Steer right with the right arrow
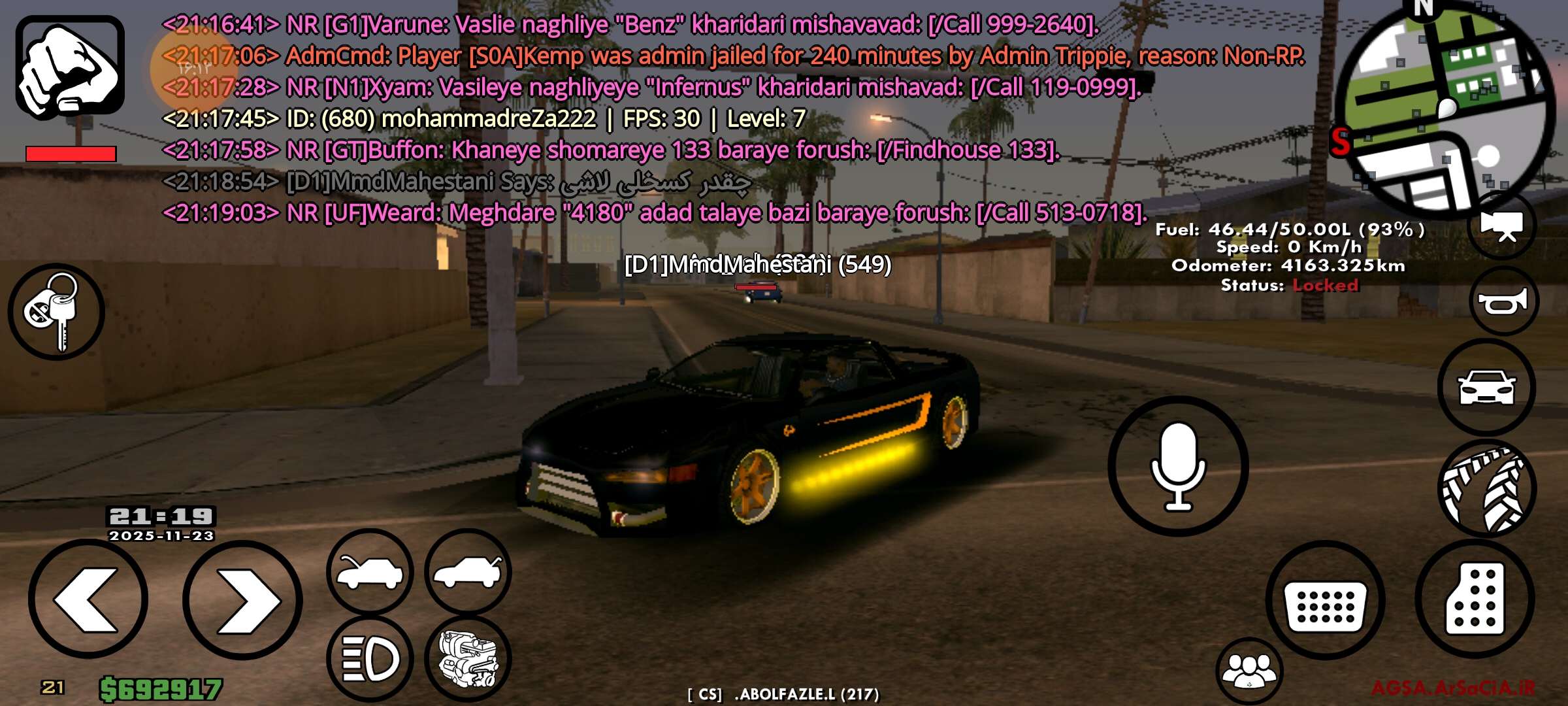Screen dimensions: 1568x706 (x=242, y=600)
